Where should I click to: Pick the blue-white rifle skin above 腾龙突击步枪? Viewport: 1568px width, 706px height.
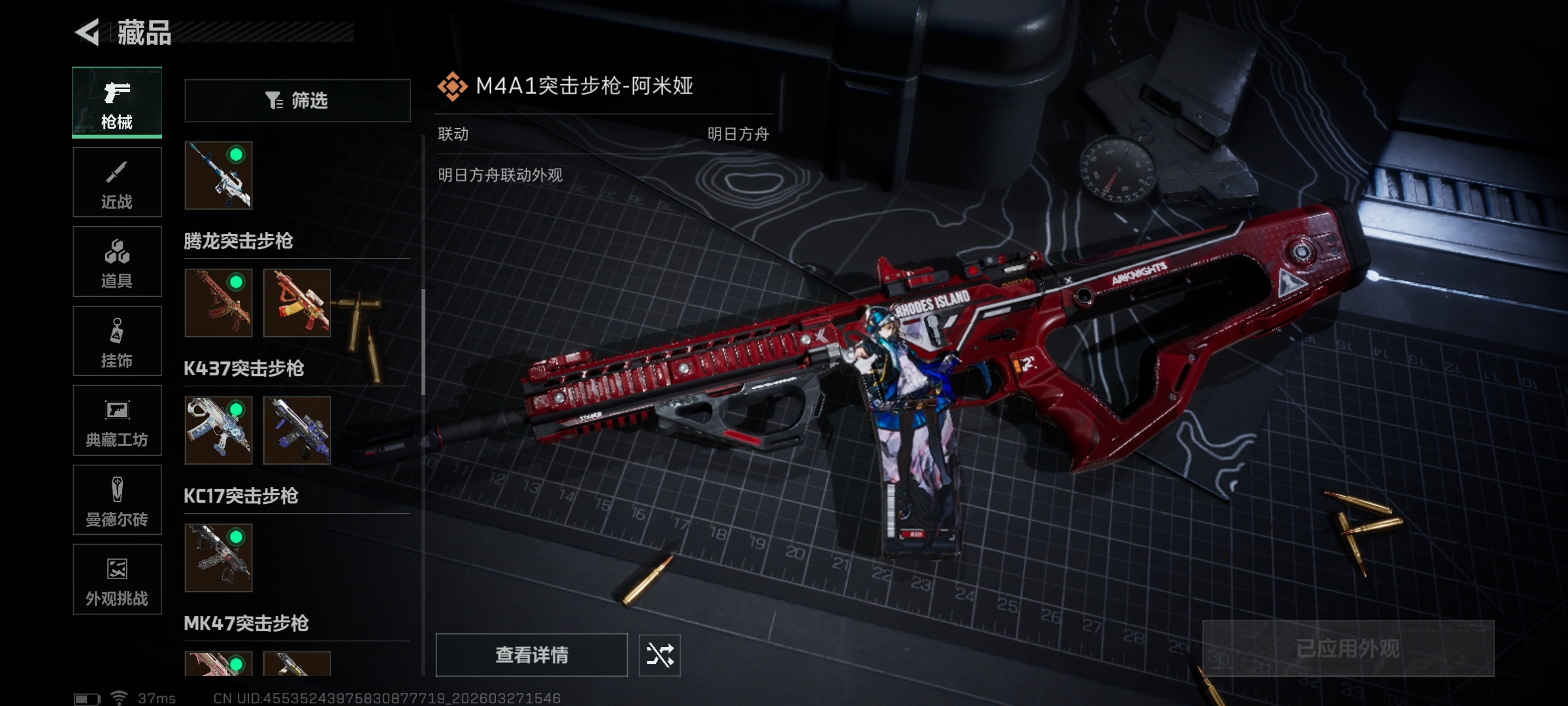(218, 175)
